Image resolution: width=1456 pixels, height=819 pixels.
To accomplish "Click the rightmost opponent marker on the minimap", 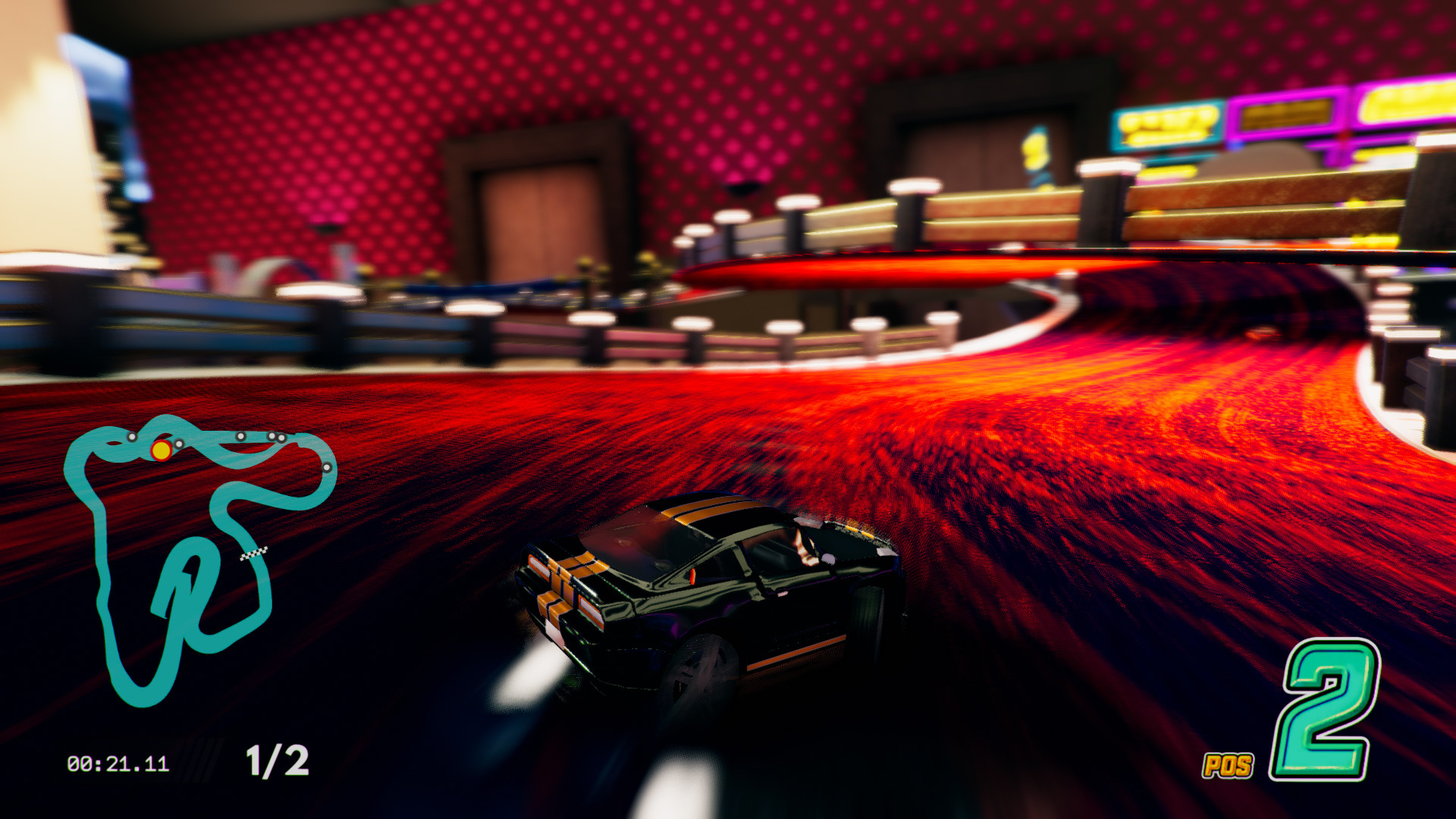I will pyautogui.click(x=326, y=467).
